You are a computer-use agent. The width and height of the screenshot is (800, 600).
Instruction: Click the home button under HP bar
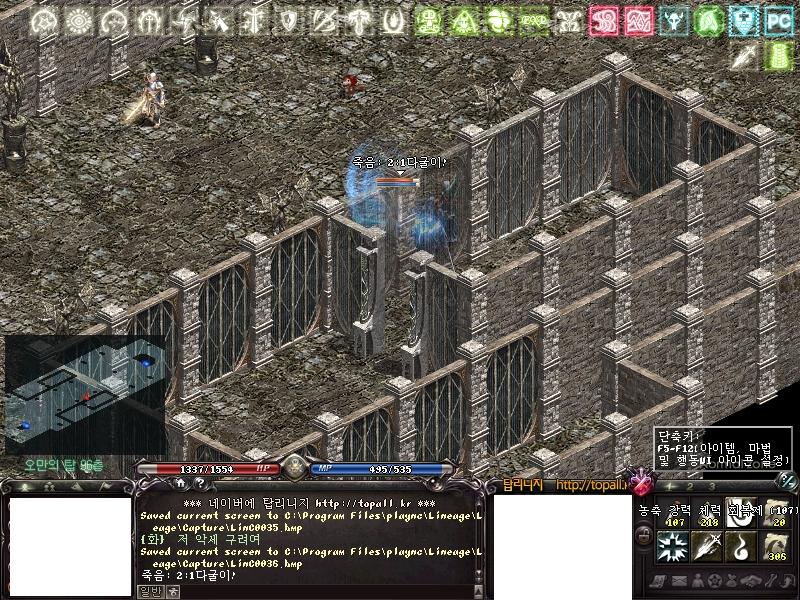click(181, 483)
